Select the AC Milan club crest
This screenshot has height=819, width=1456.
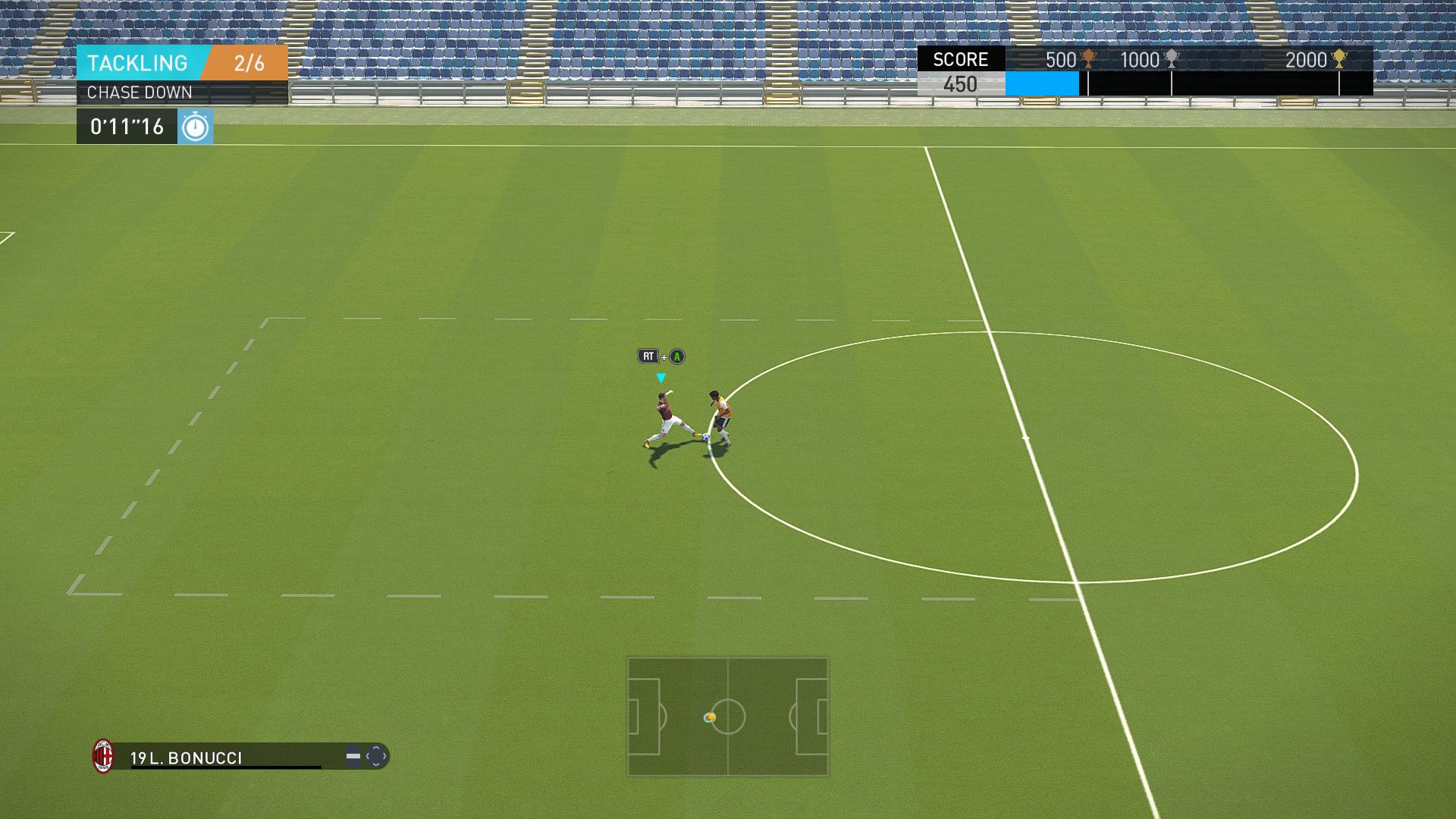click(103, 756)
